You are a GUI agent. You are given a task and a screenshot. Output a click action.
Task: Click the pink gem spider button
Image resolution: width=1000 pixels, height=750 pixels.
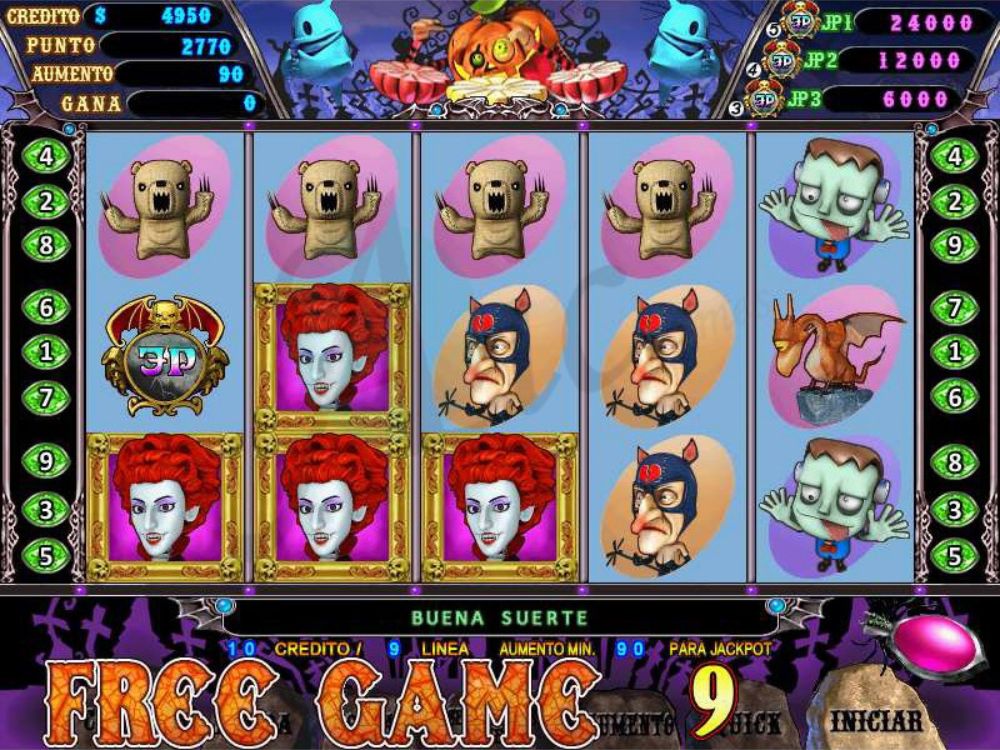pos(937,647)
